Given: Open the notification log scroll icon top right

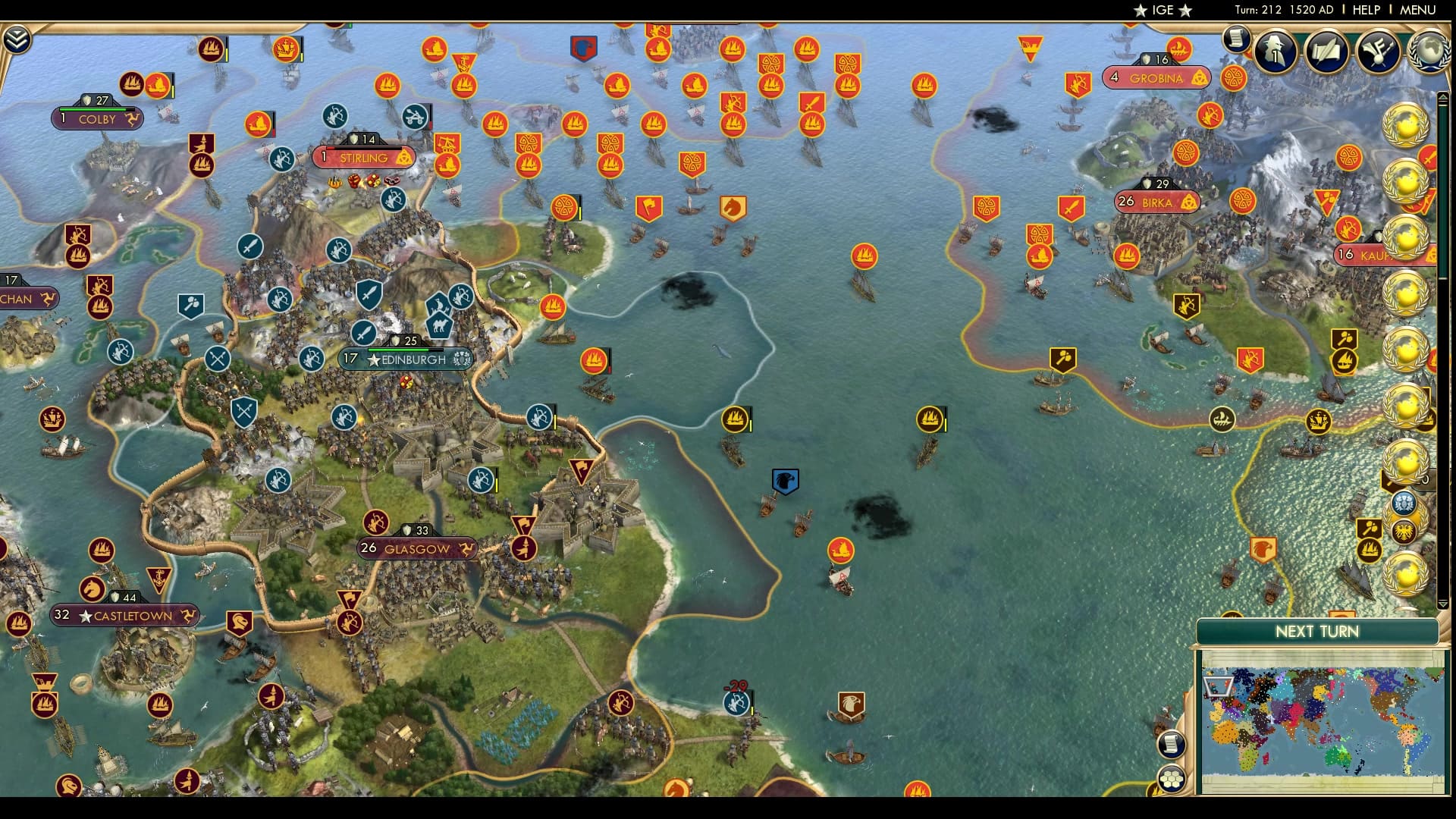Looking at the screenshot, I should click(1237, 38).
